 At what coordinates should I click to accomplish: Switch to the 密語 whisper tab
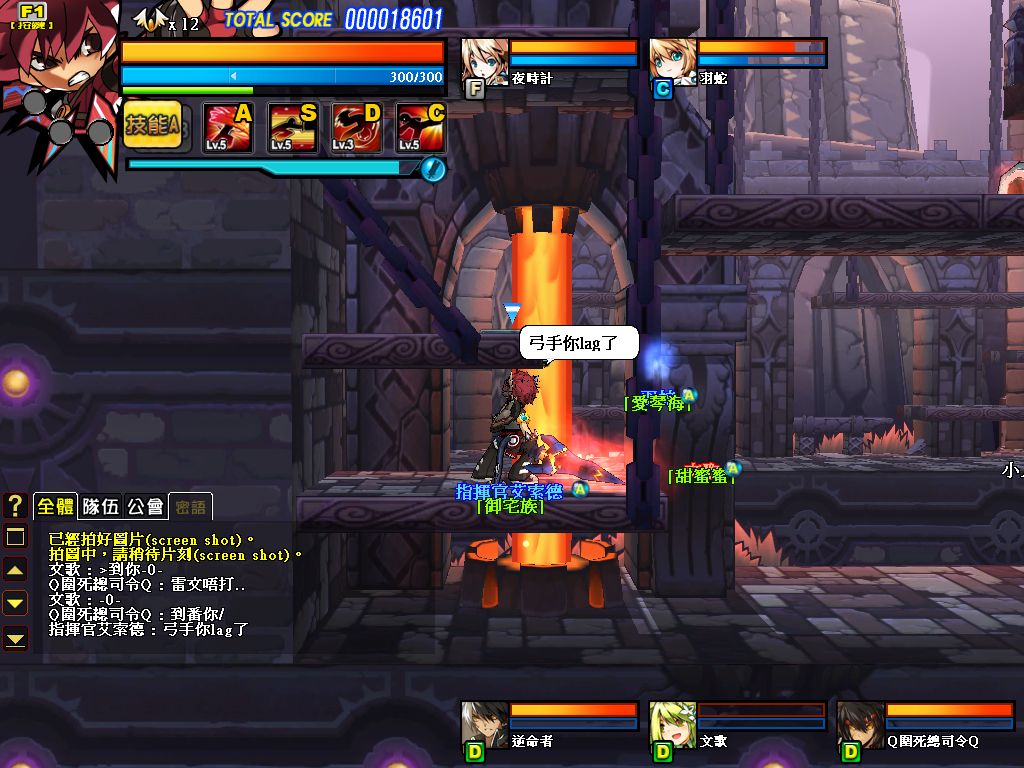point(190,506)
